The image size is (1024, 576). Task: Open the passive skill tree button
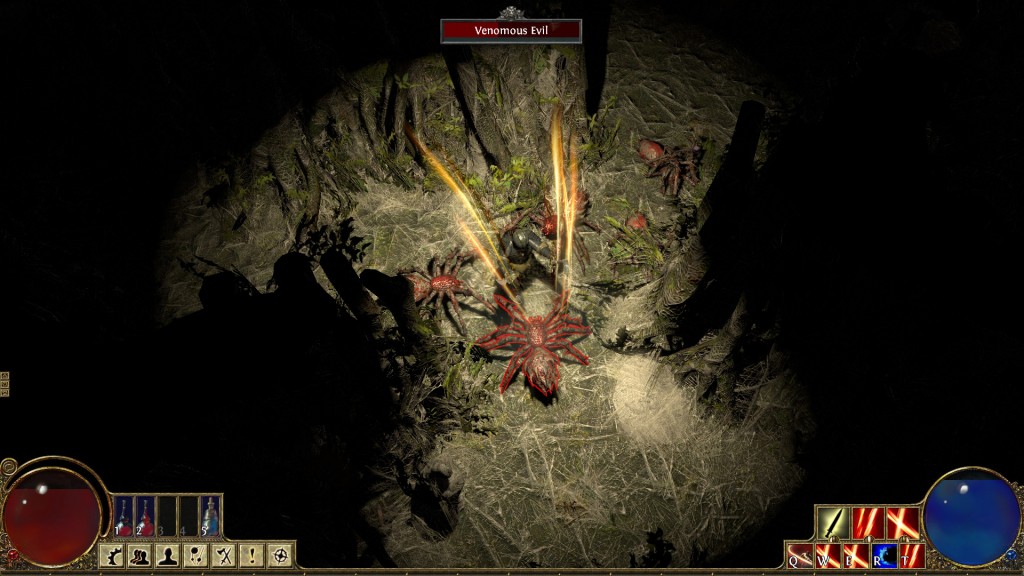(x=196, y=556)
